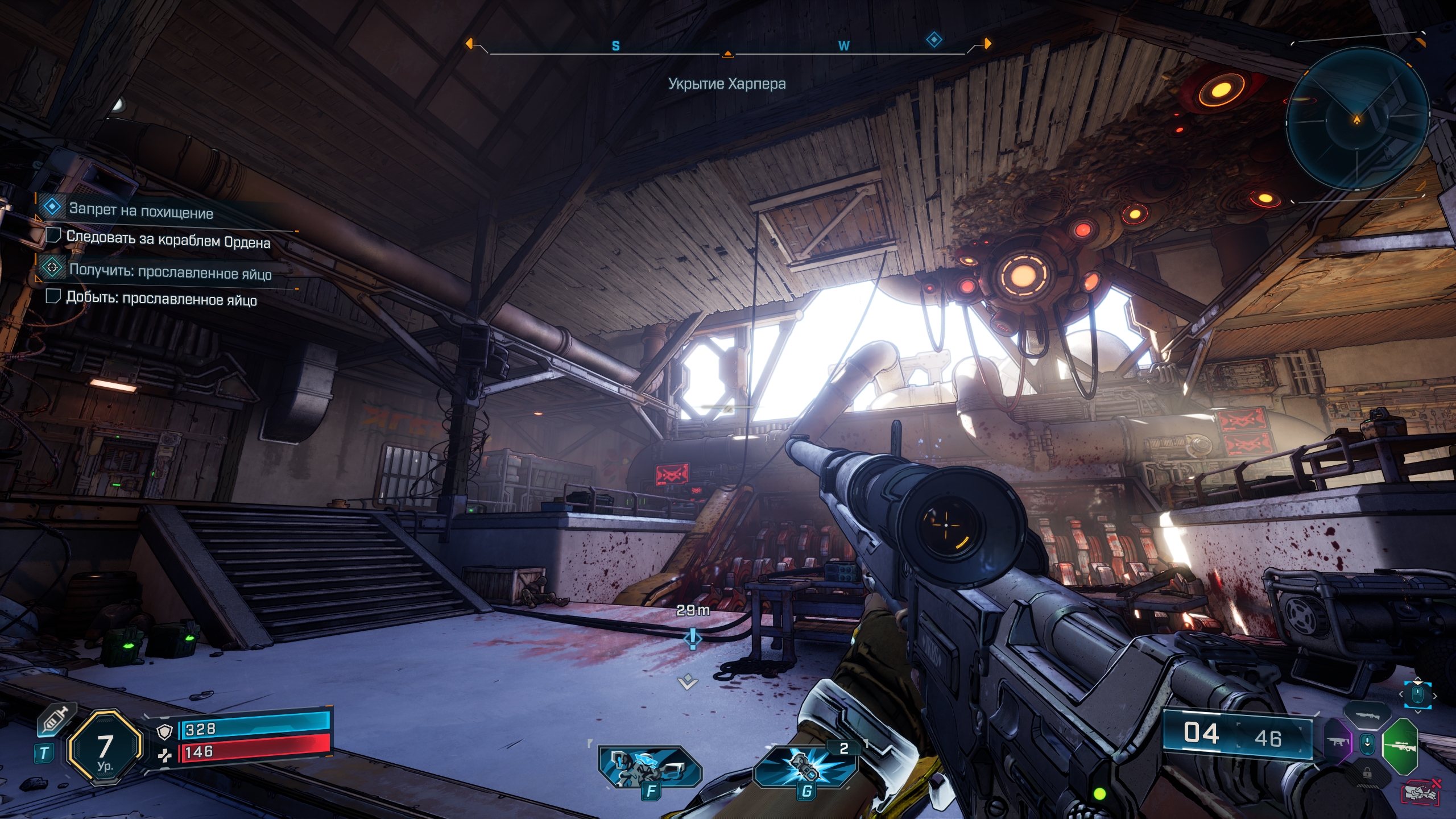Use the repair kit syringe icon

point(56,720)
